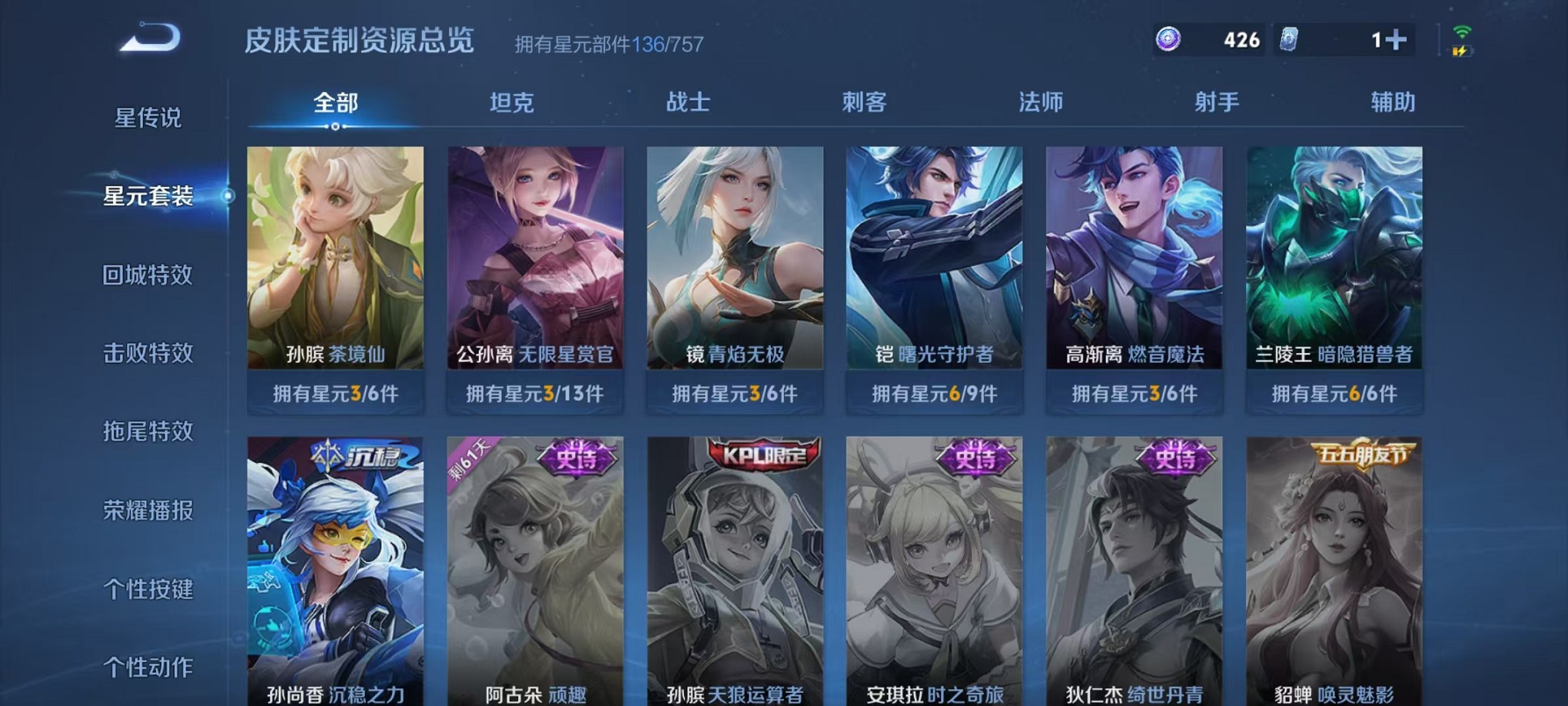Screen dimensions: 1568x706
Task: Click the 拥有星元部件136/757 link
Action: pos(607,44)
